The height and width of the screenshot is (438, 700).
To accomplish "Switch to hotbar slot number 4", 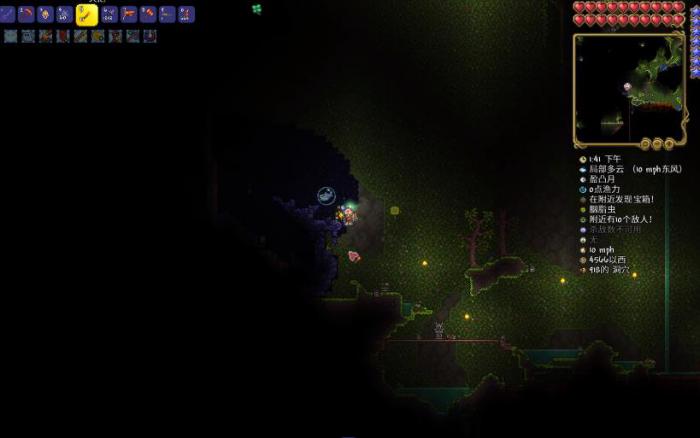I will pyautogui.click(x=63, y=14).
